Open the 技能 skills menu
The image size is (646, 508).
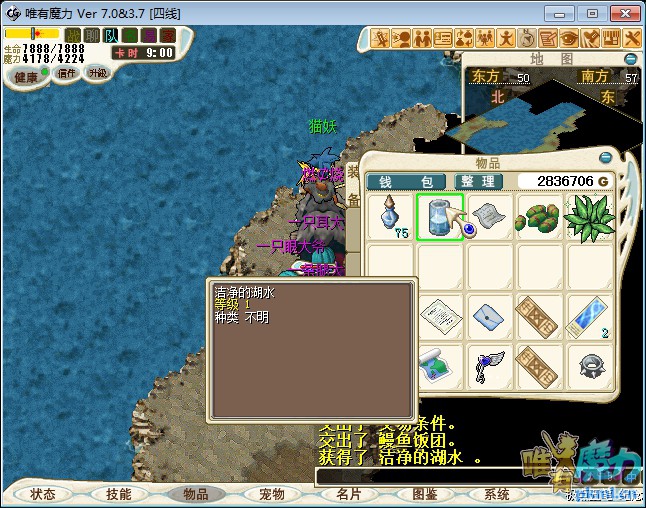[118, 494]
